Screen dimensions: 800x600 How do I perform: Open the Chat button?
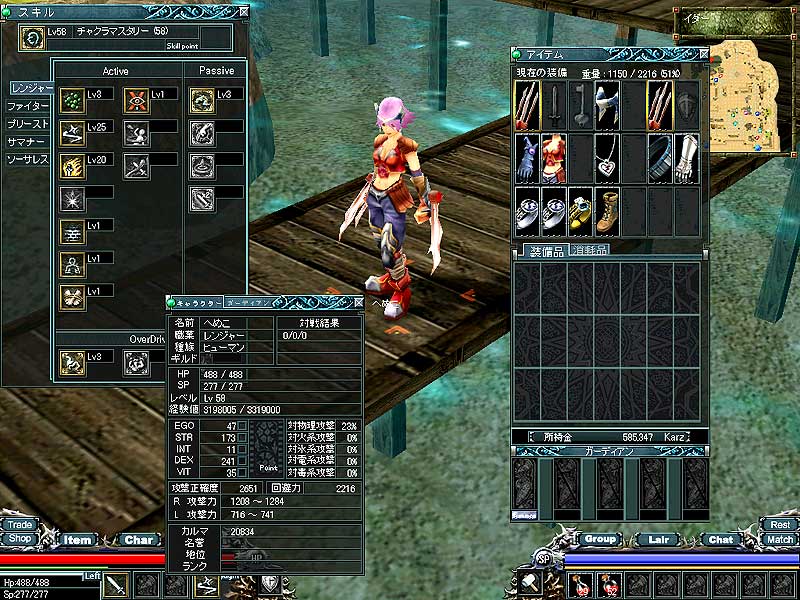(x=720, y=539)
